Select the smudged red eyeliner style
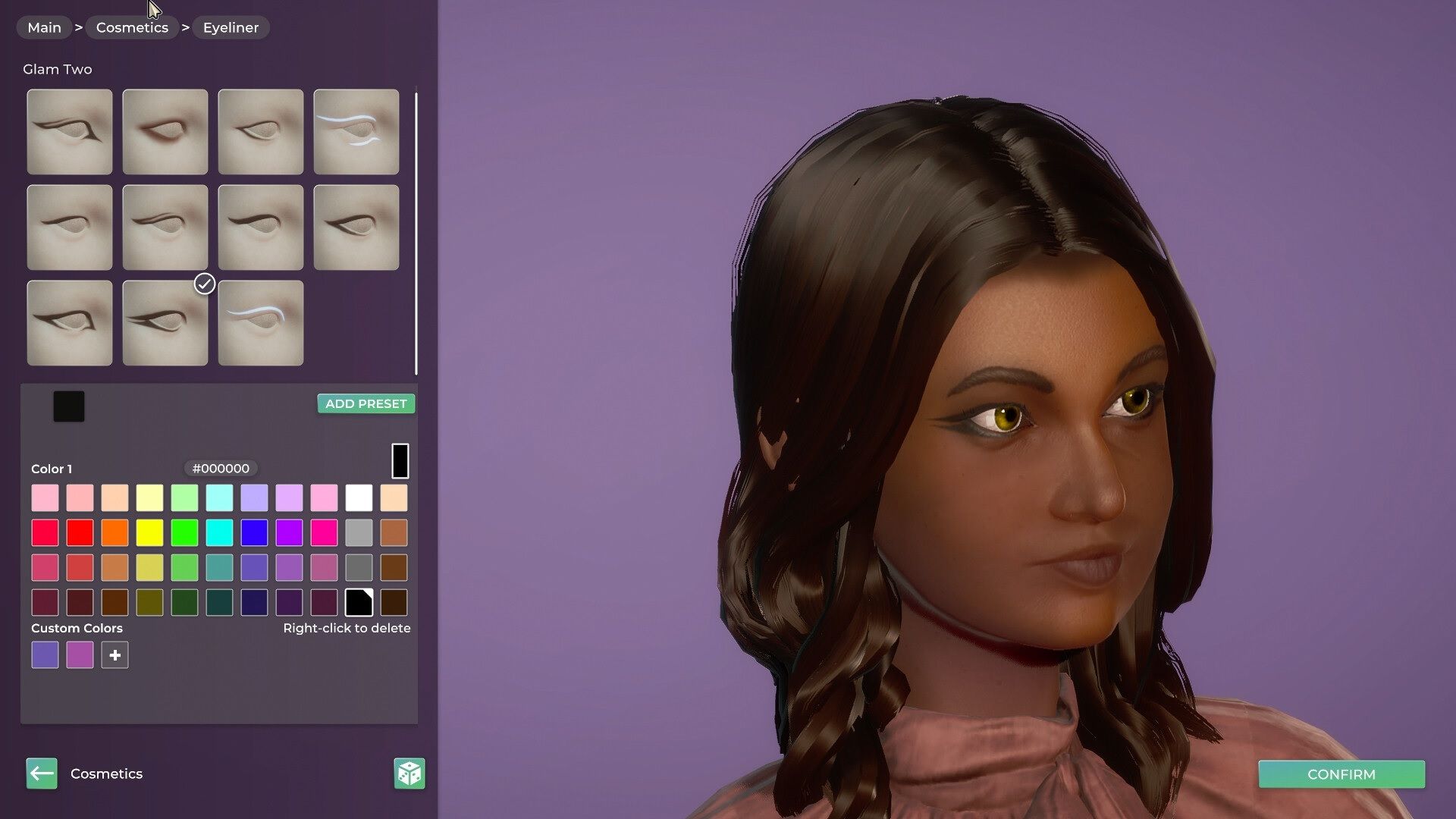This screenshot has height=819, width=1456. pyautogui.click(x=165, y=131)
